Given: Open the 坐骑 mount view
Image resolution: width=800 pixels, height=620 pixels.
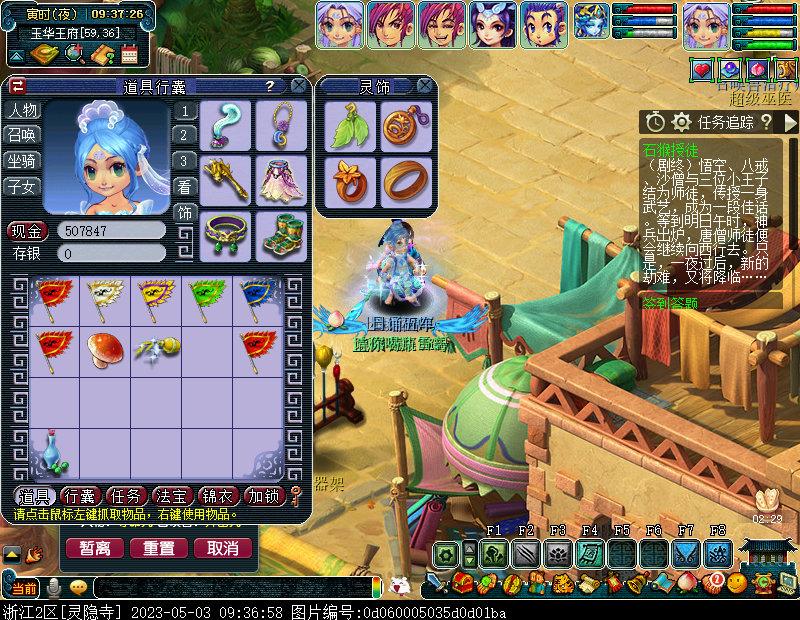Looking at the screenshot, I should pyautogui.click(x=23, y=160).
